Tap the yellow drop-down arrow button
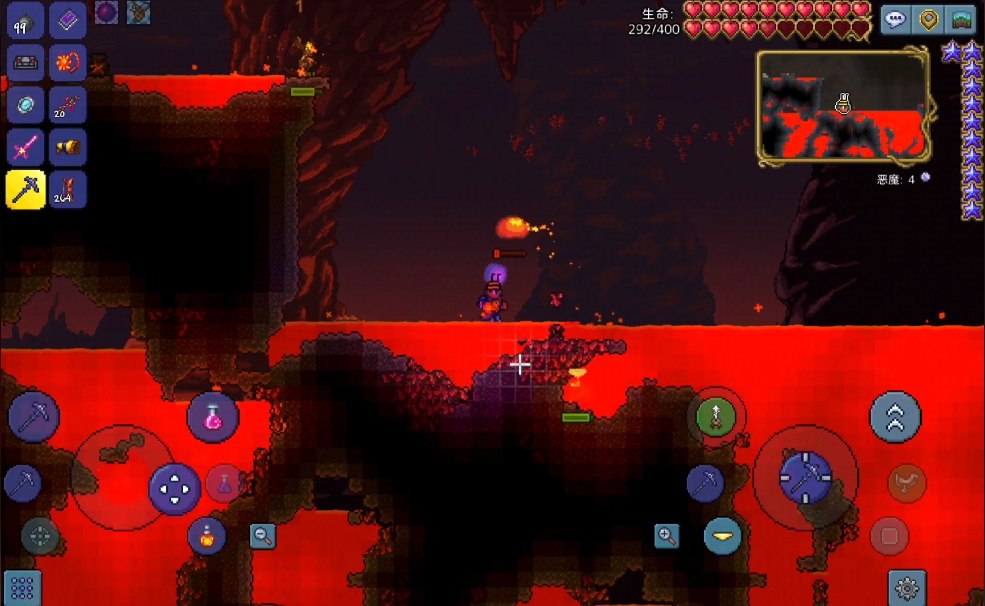 coord(722,536)
